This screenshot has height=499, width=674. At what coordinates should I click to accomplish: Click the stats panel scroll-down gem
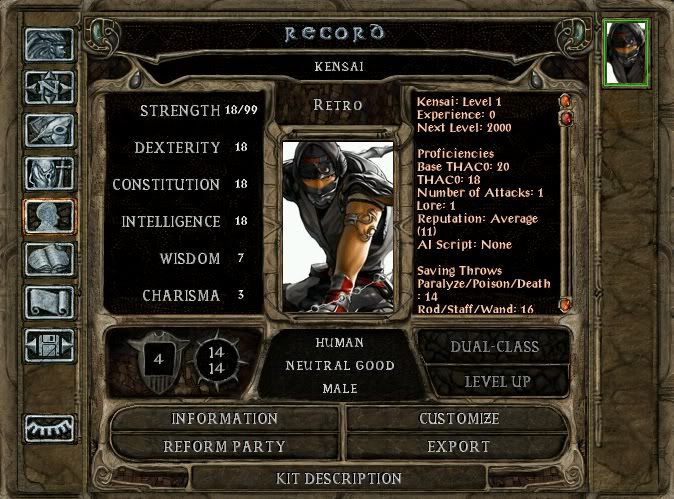coord(565,304)
